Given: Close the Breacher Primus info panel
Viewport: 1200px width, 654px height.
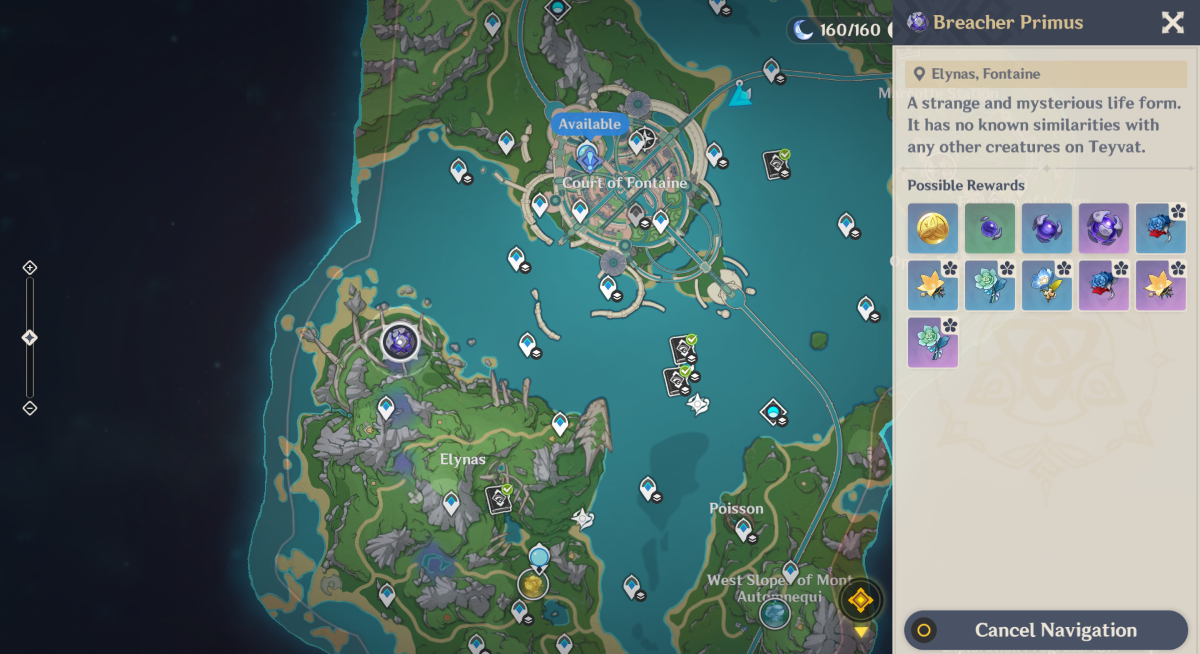Looking at the screenshot, I should [x=1172, y=23].
